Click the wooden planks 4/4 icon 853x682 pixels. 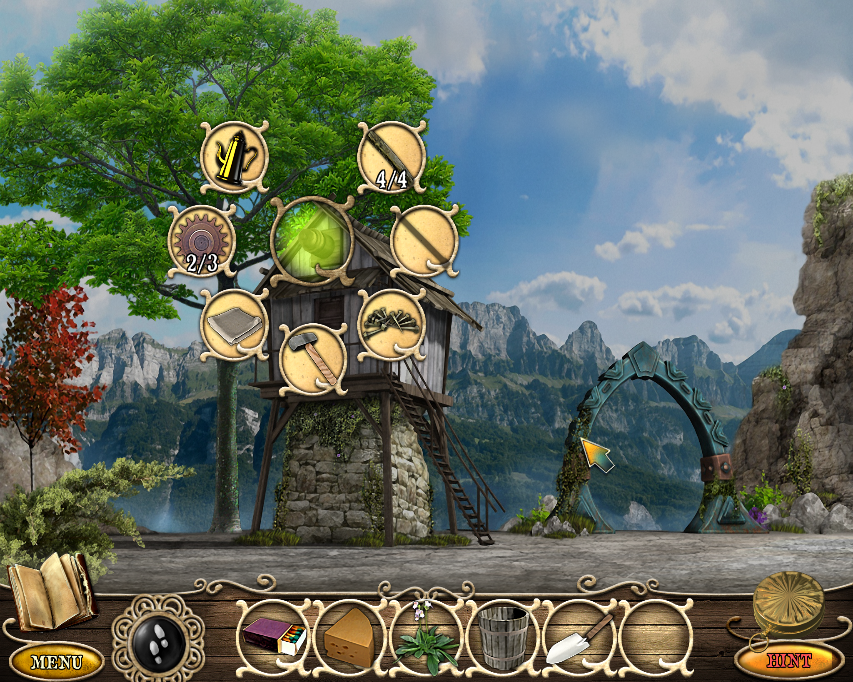(392, 156)
